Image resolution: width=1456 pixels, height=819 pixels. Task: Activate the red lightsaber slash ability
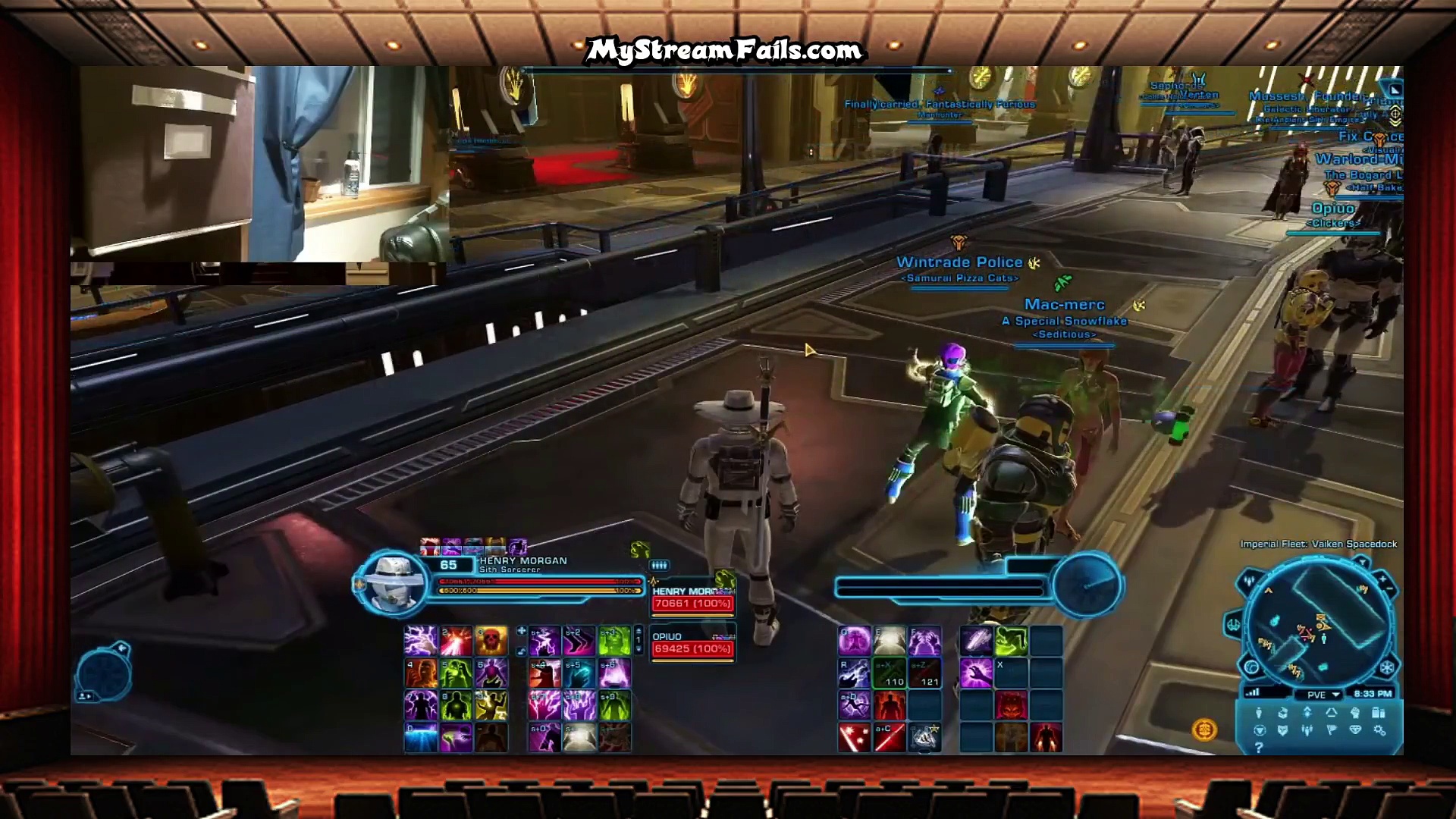pyautogui.click(x=889, y=737)
